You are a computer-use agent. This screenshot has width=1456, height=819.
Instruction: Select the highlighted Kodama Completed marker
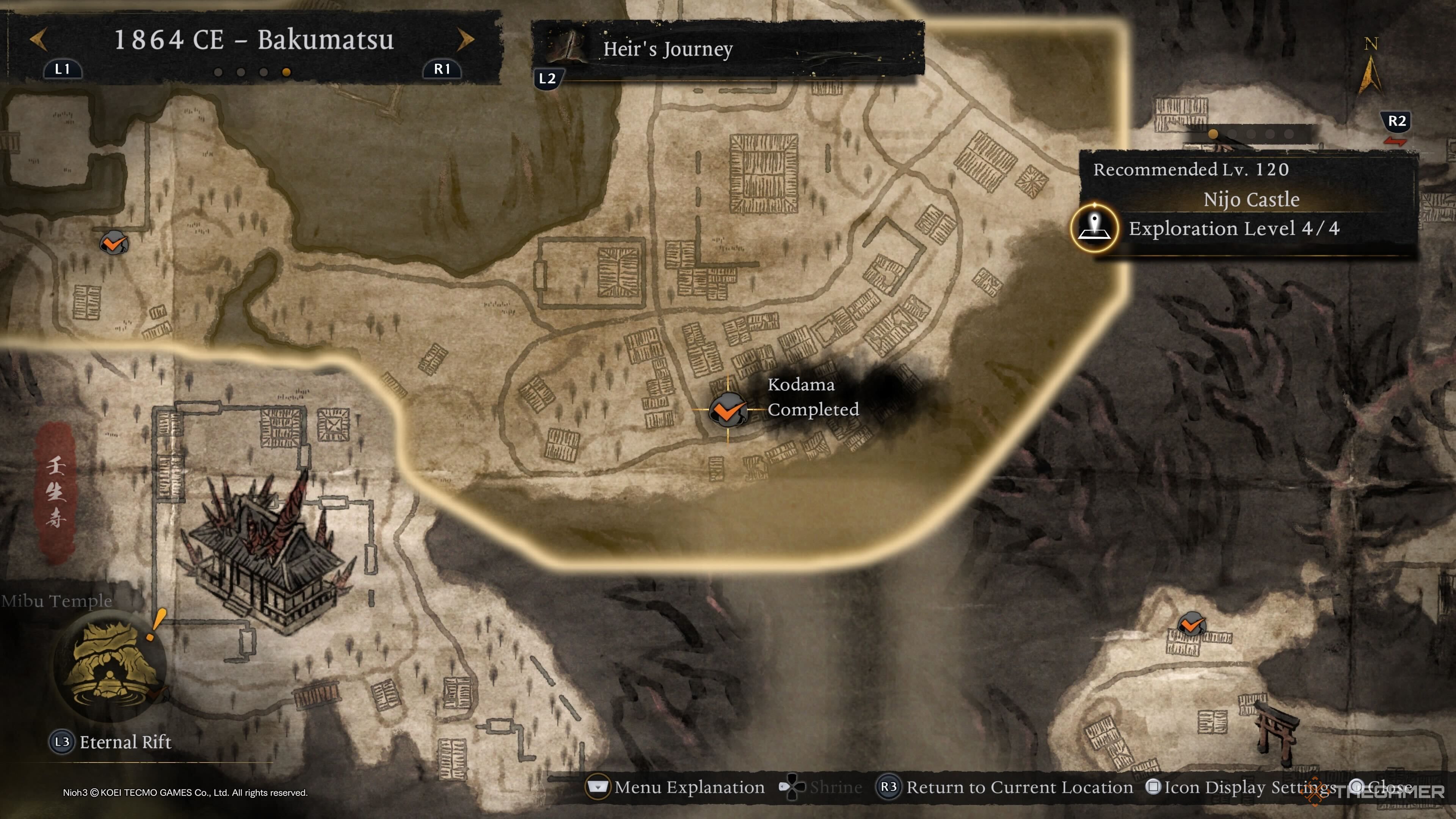(x=728, y=410)
